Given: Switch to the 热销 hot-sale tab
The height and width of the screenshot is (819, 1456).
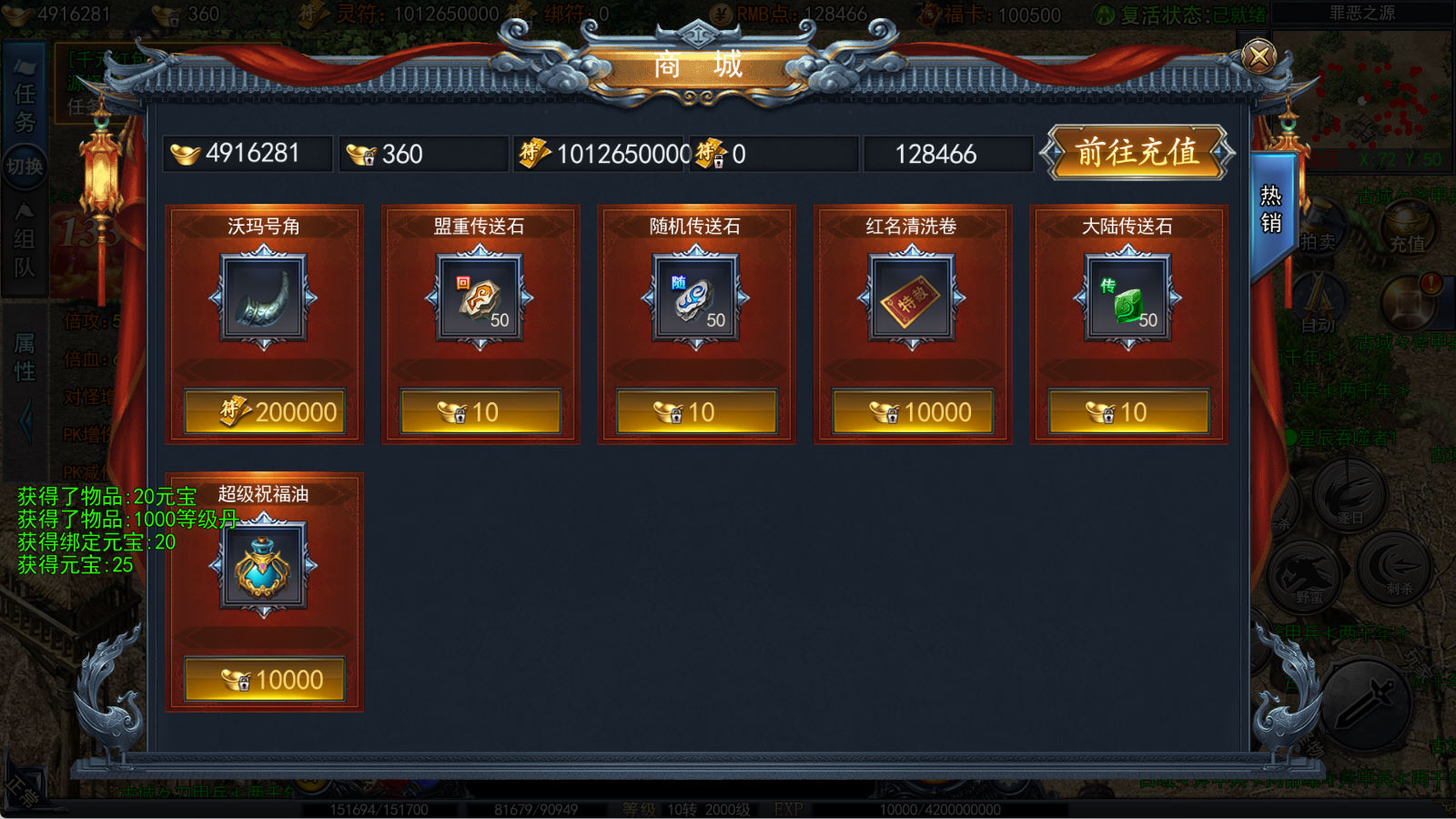Looking at the screenshot, I should [x=1271, y=210].
